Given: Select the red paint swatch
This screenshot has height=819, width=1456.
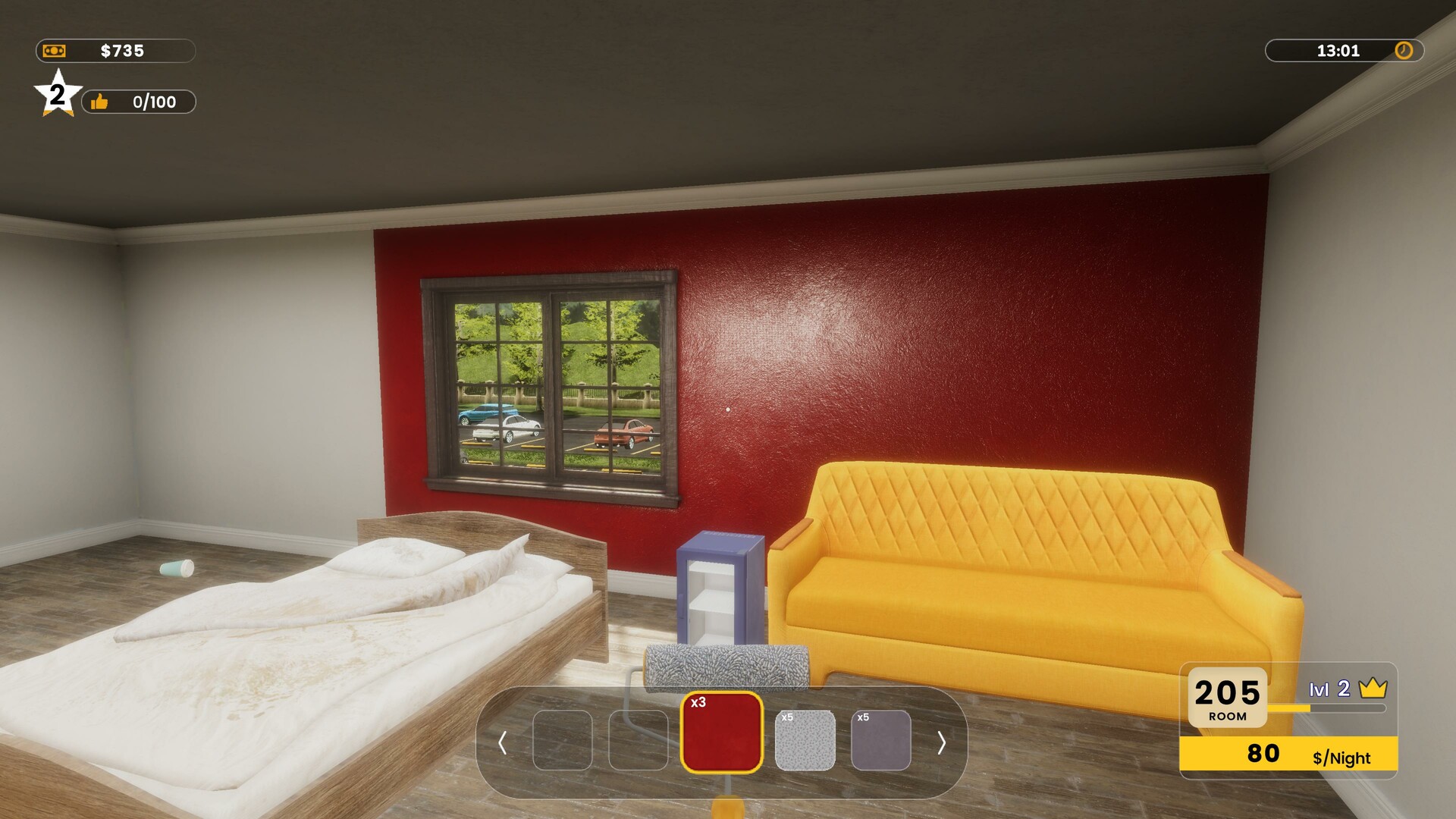Looking at the screenshot, I should click(721, 733).
